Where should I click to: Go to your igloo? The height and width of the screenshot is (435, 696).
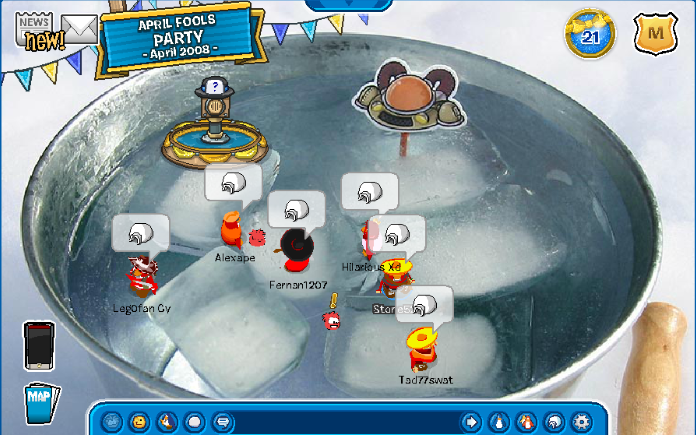pos(553,421)
